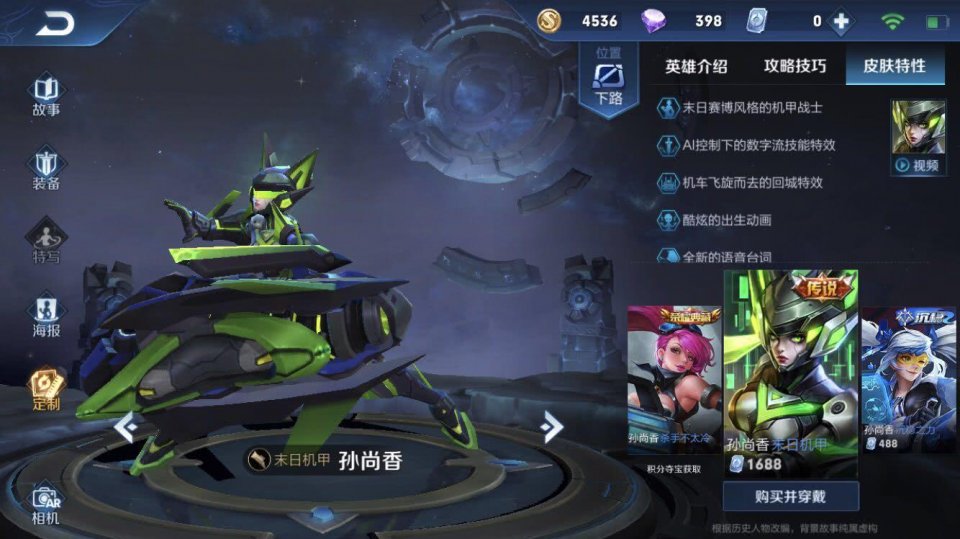Click the 购买并穿戴 purchase button
This screenshot has height=539, width=960.
click(x=790, y=495)
